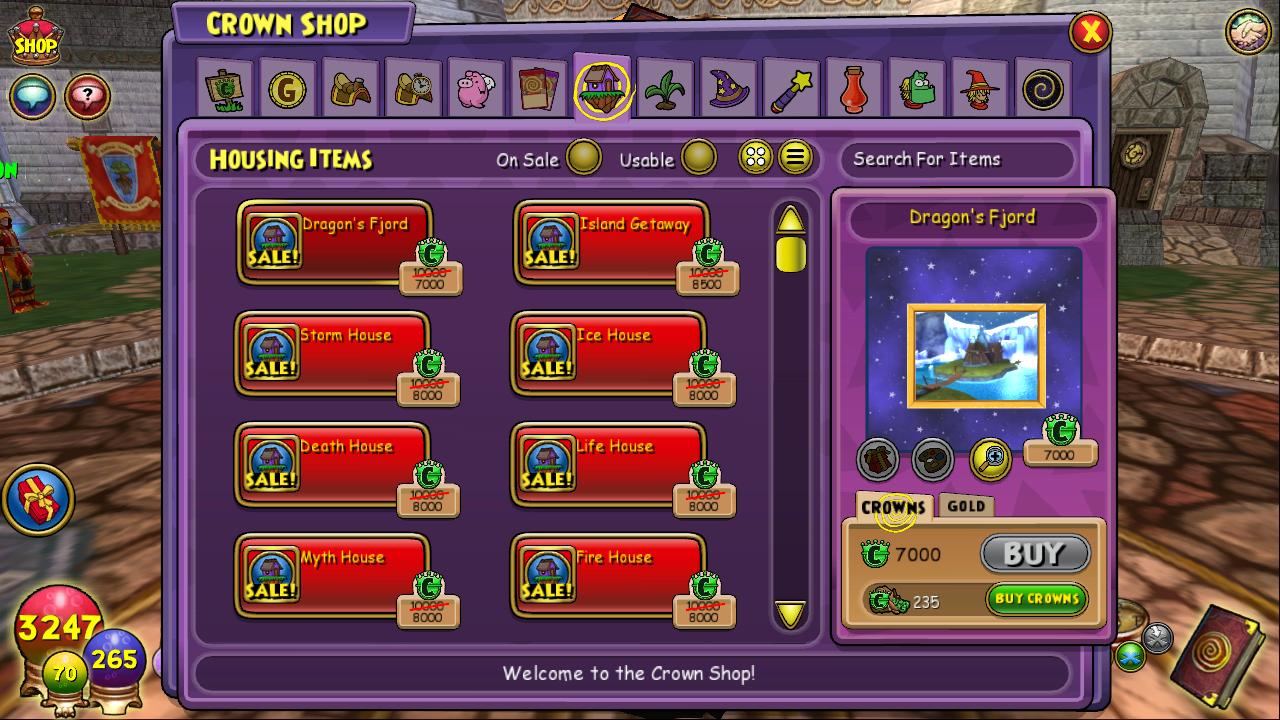The width and height of the screenshot is (1280, 720).
Task: Click the BUY button
Action: point(1034,553)
